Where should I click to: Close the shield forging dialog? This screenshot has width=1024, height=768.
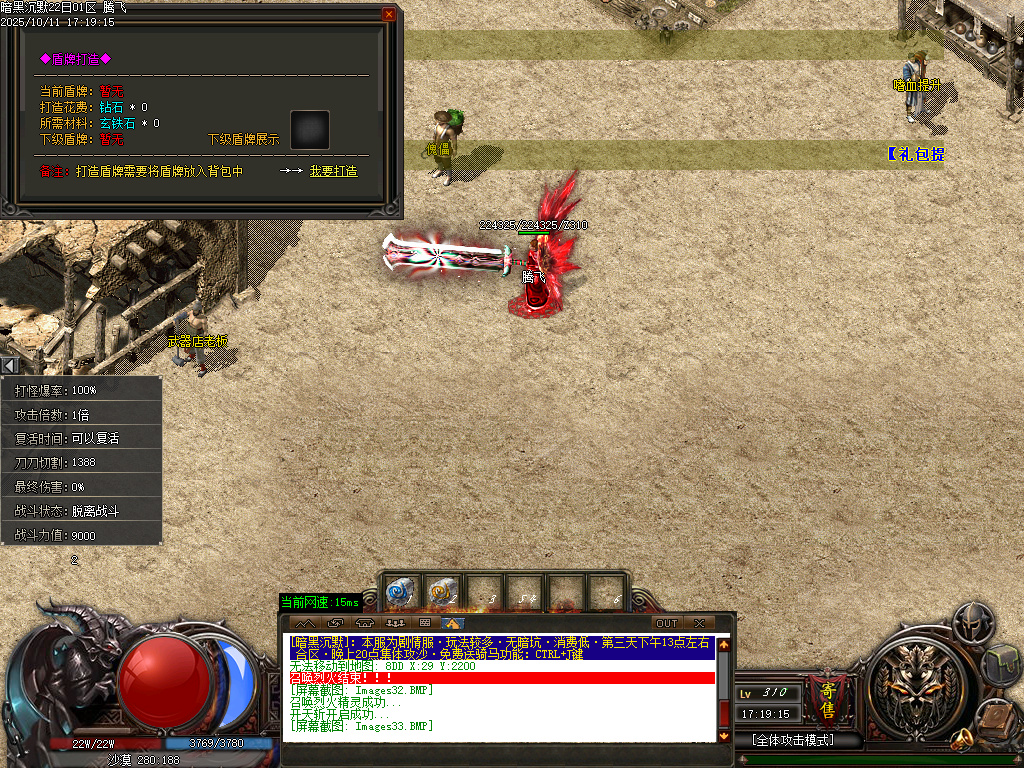coord(389,15)
